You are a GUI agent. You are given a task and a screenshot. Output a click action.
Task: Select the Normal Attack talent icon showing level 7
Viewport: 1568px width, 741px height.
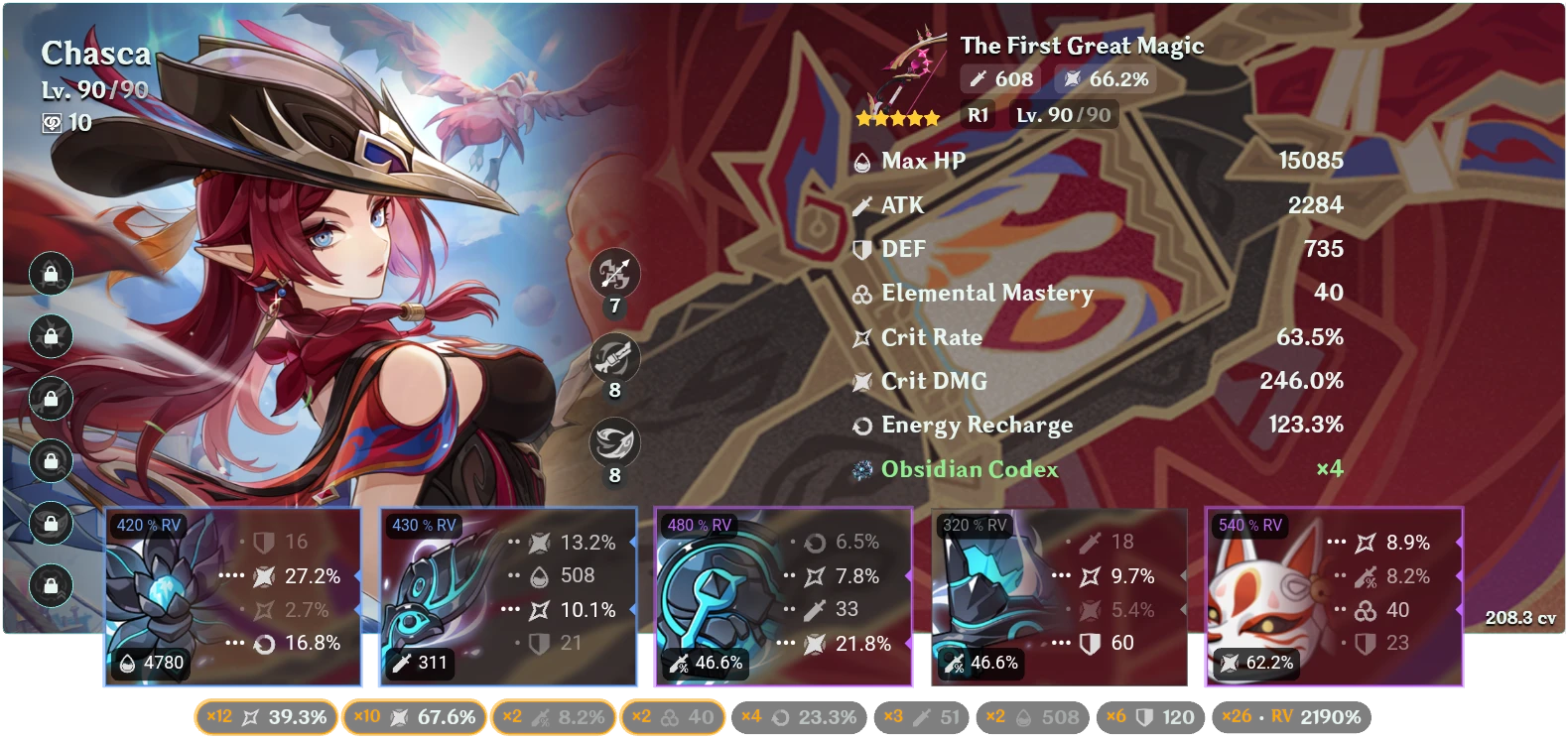(x=616, y=275)
